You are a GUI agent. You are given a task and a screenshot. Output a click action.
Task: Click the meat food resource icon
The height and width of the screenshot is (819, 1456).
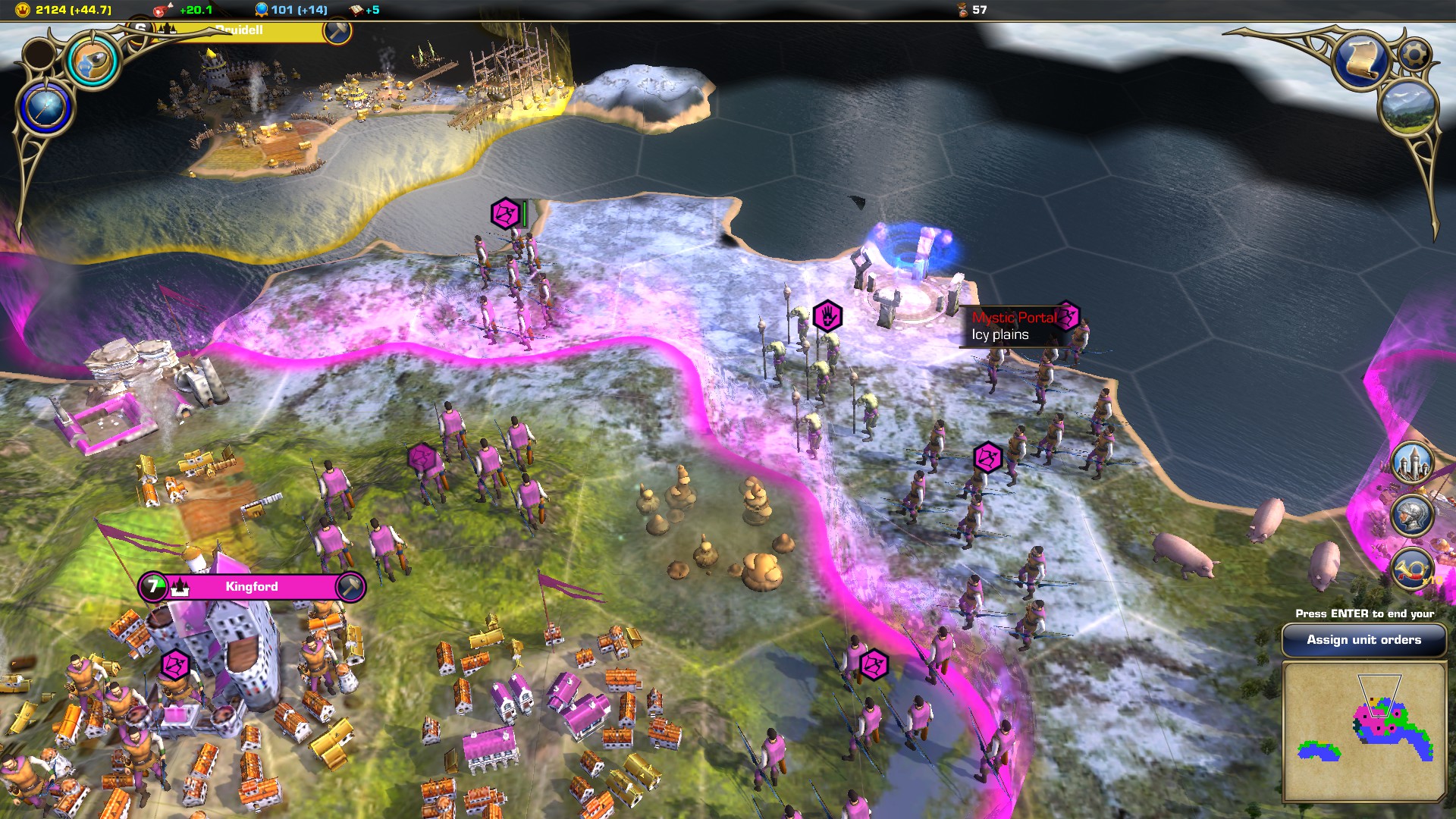click(163, 10)
